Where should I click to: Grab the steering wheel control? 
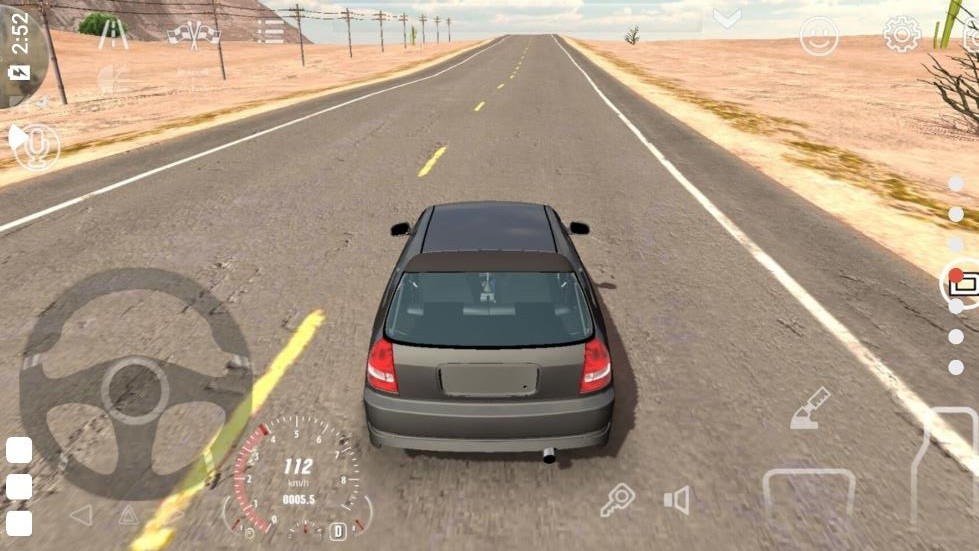pyautogui.click(x=135, y=385)
